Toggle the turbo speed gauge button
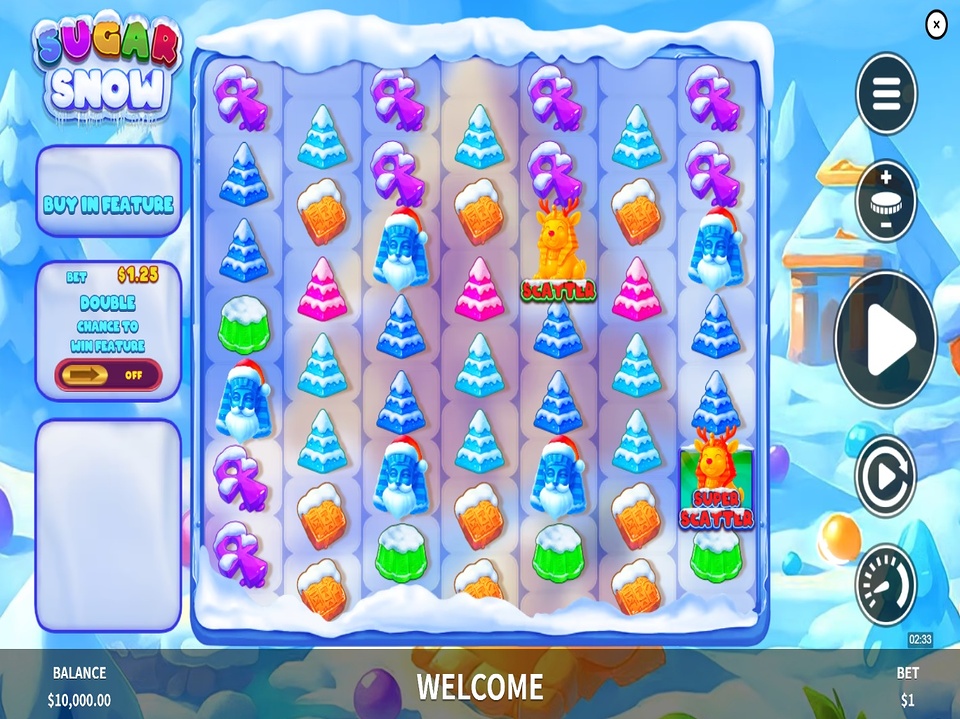Viewport: 960px width, 719px height. point(886,584)
